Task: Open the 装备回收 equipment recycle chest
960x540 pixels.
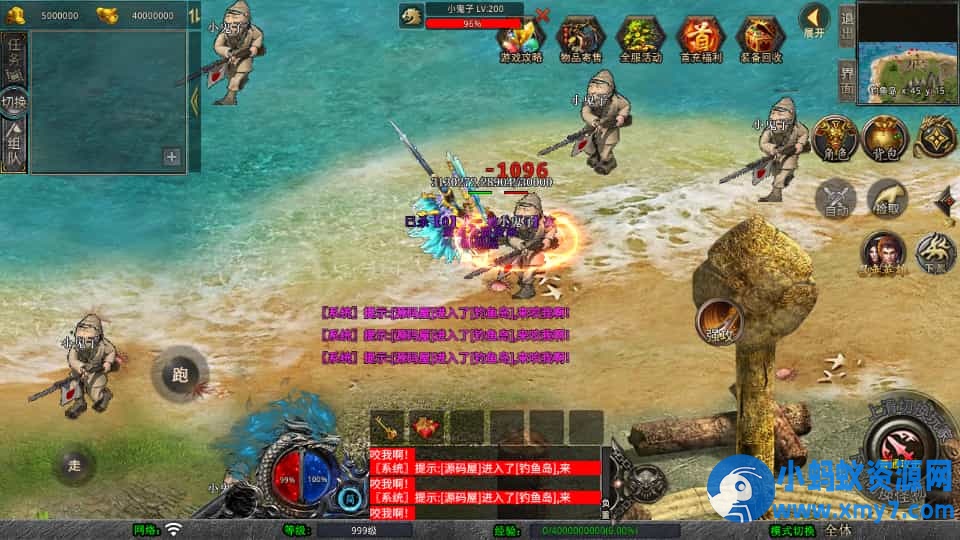Action: [x=760, y=39]
